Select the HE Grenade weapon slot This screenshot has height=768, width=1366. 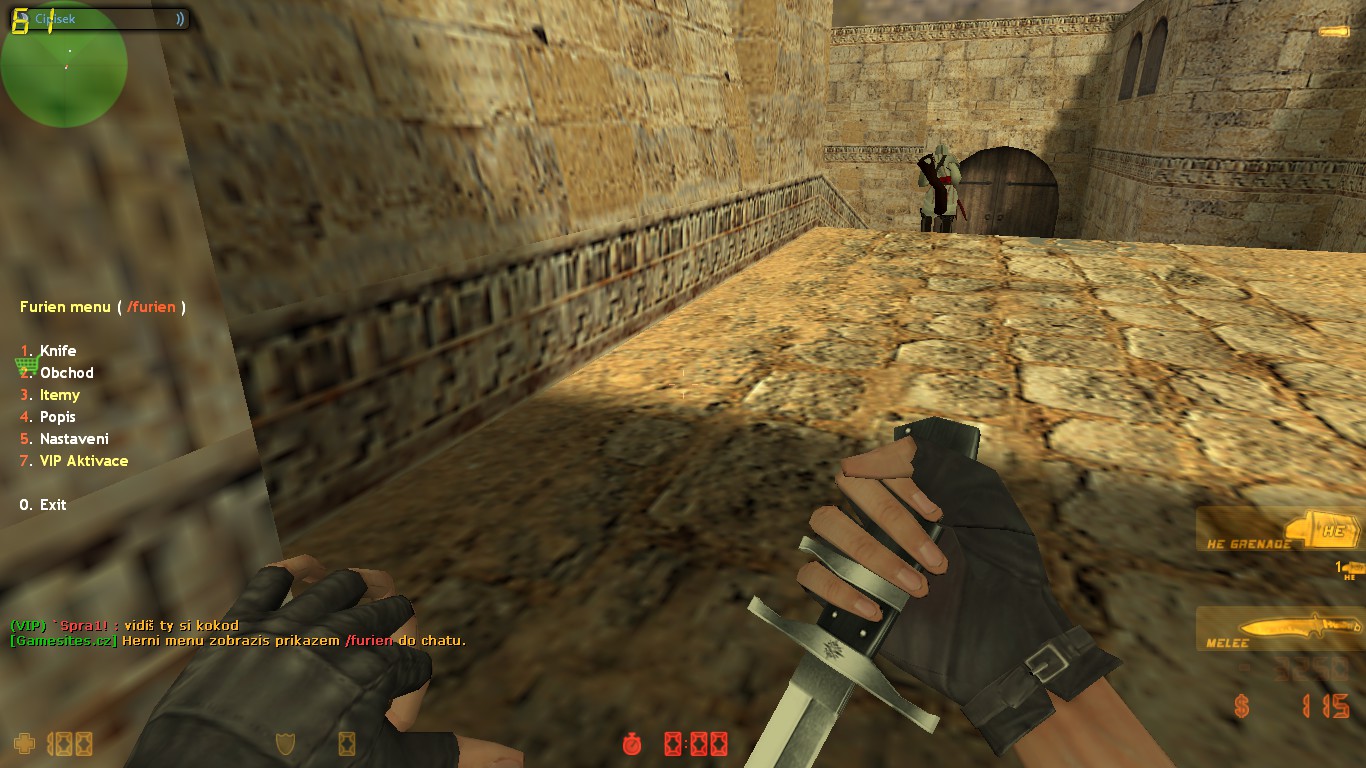tap(1278, 530)
